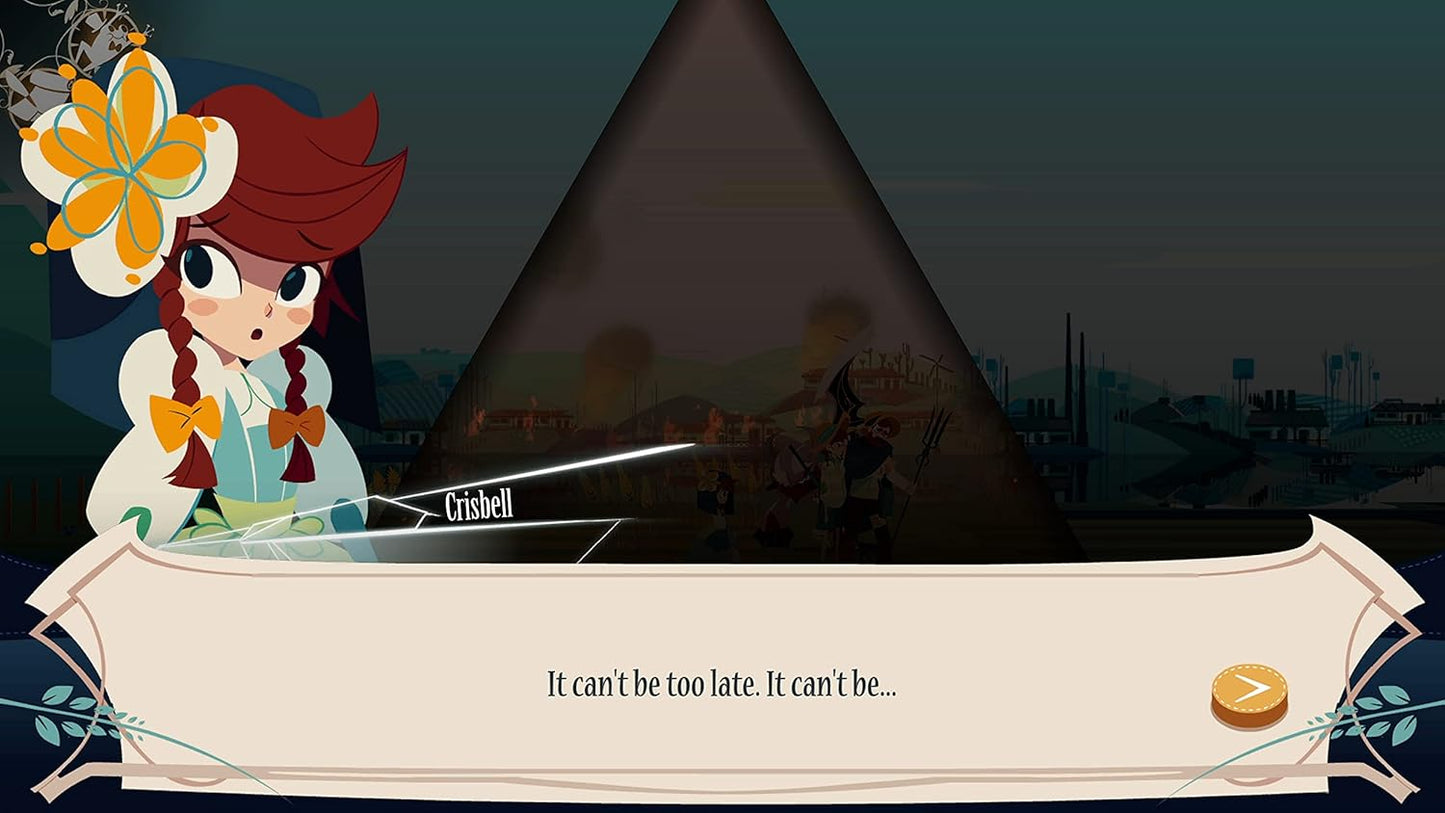Click the Crisbell nameplate banner
This screenshot has width=1445, height=813.
click(477, 507)
